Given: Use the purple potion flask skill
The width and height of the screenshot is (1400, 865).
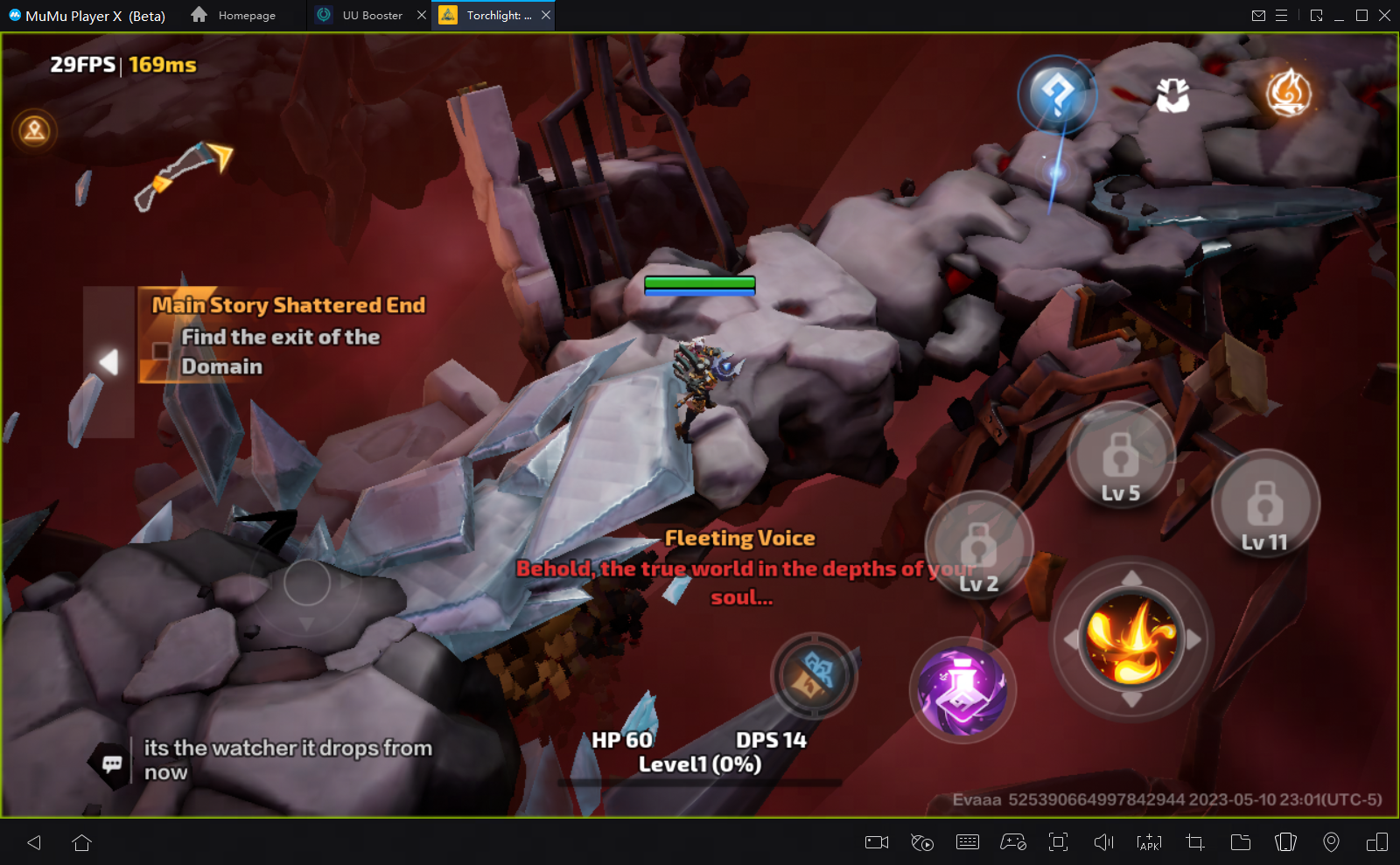Looking at the screenshot, I should [x=962, y=690].
